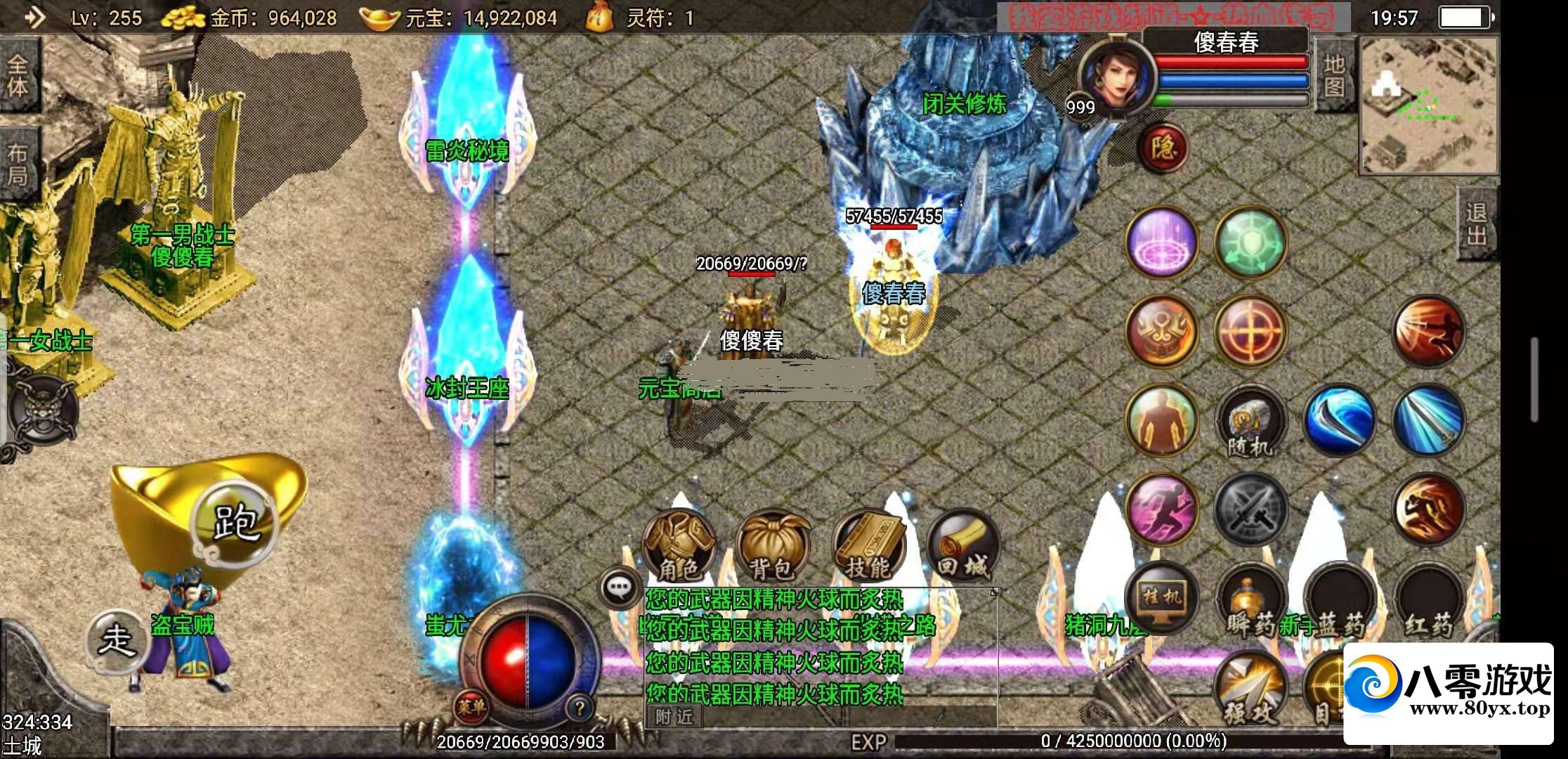Toggle 走 walk mode
The height and width of the screenshot is (759, 1568).
coord(117,641)
